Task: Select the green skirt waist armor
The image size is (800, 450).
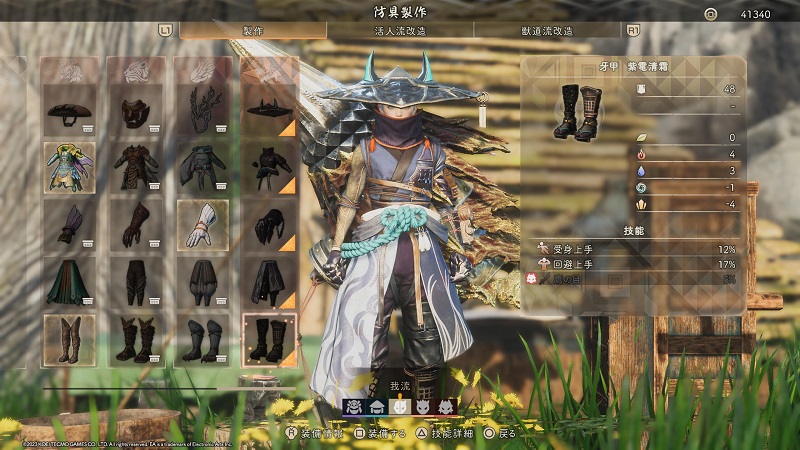Action: (69, 282)
